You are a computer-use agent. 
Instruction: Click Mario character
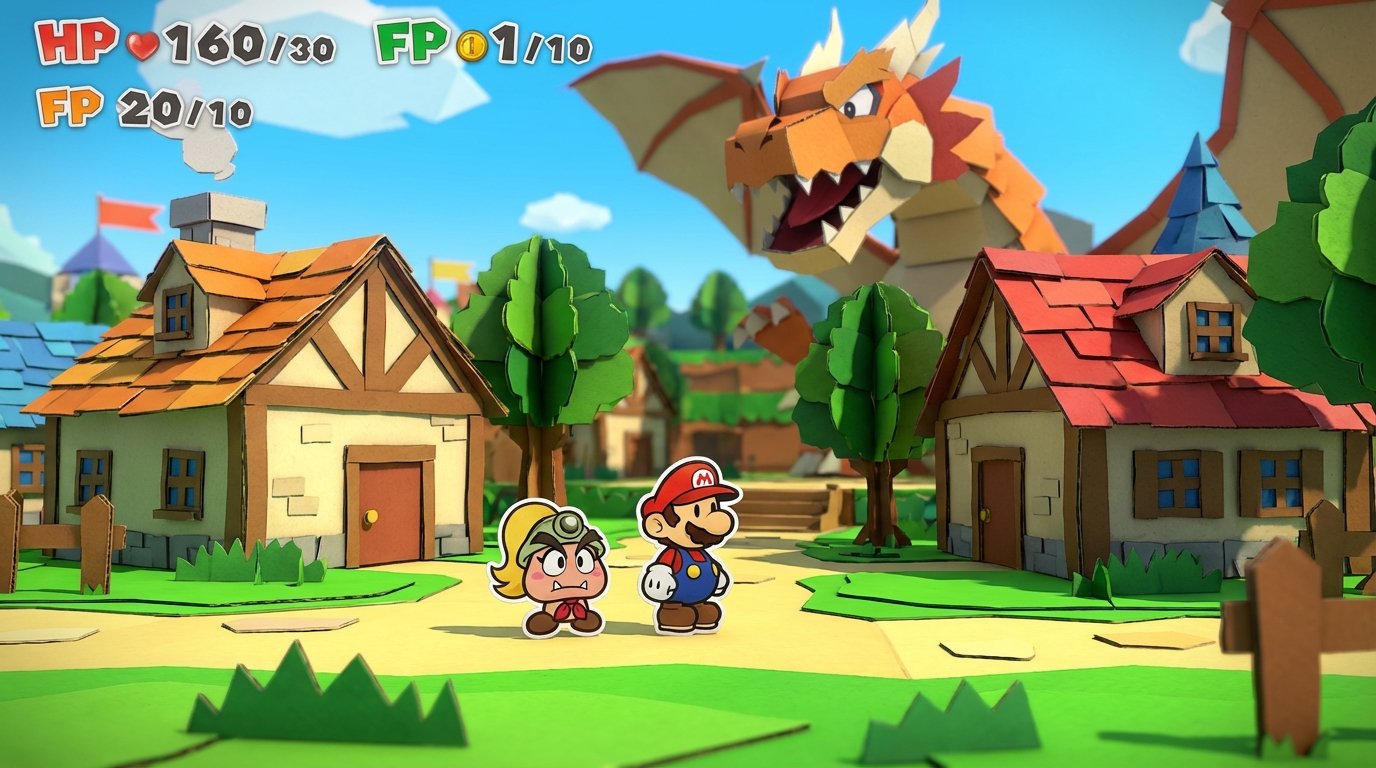[690, 555]
